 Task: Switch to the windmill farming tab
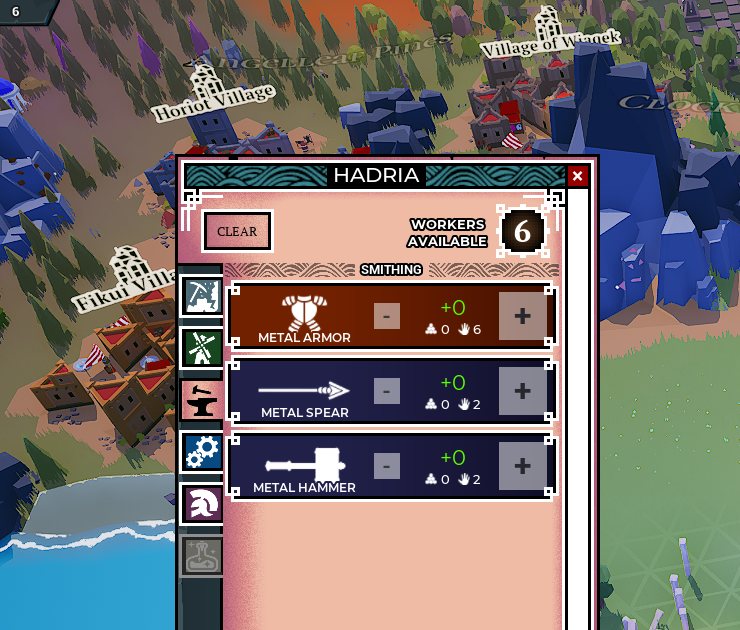(202, 348)
